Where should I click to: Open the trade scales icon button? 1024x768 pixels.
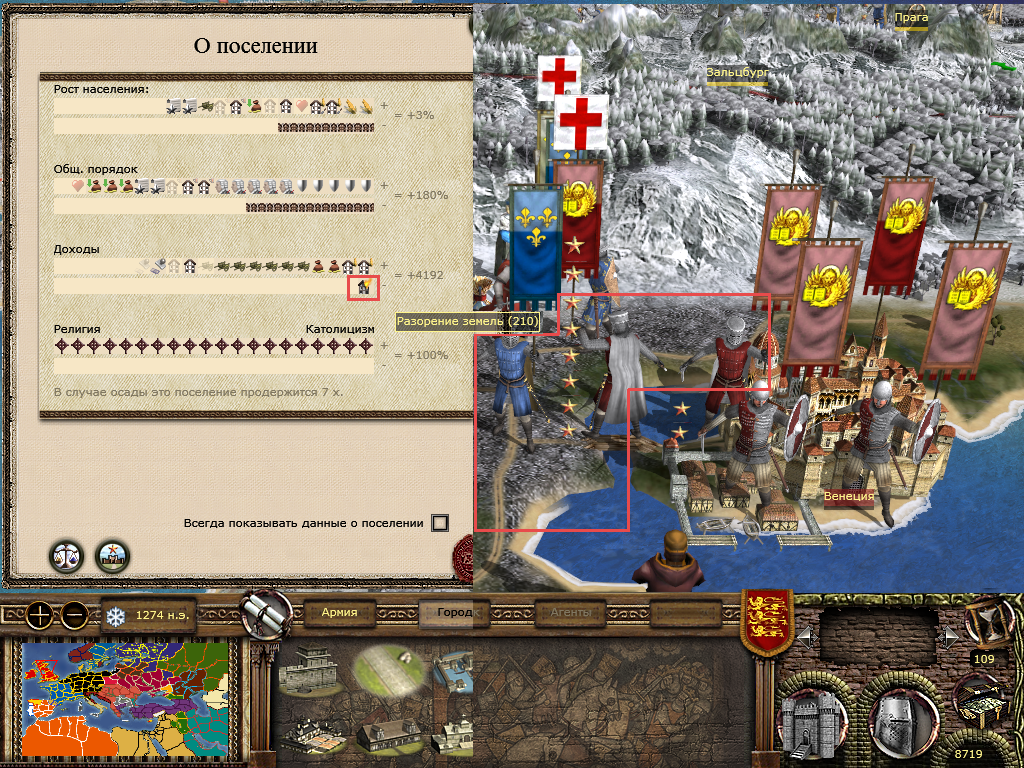point(66,556)
